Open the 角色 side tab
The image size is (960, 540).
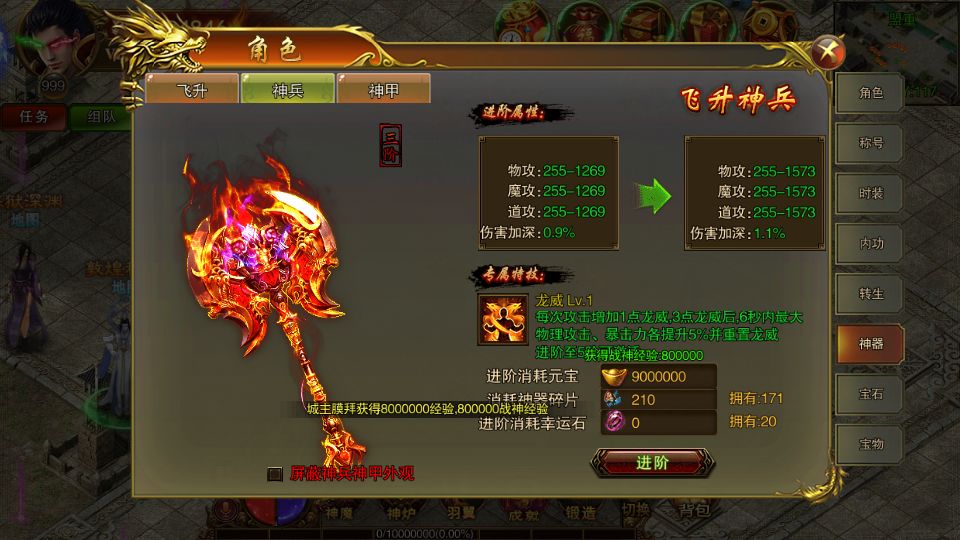[x=870, y=93]
